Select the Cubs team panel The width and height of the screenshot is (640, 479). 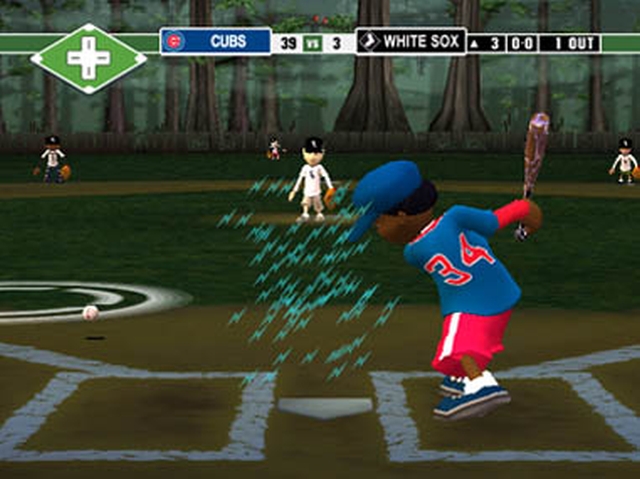click(216, 42)
